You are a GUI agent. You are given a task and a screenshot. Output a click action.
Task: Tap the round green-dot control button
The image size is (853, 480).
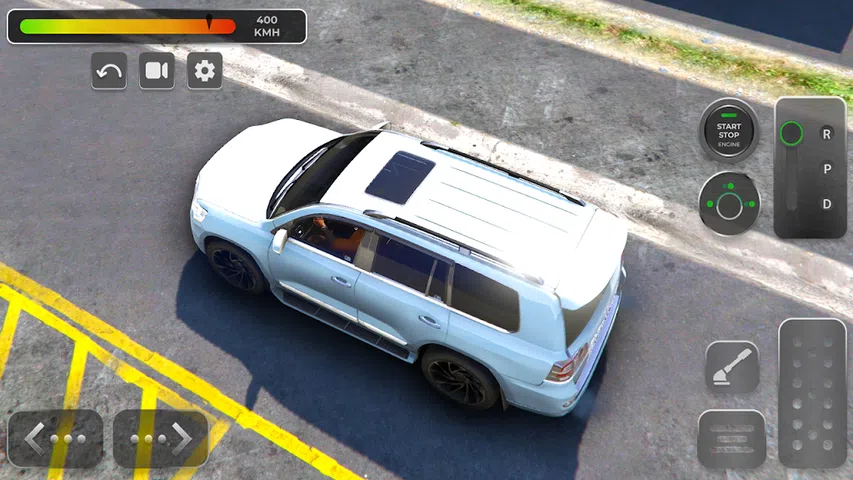coord(729,204)
